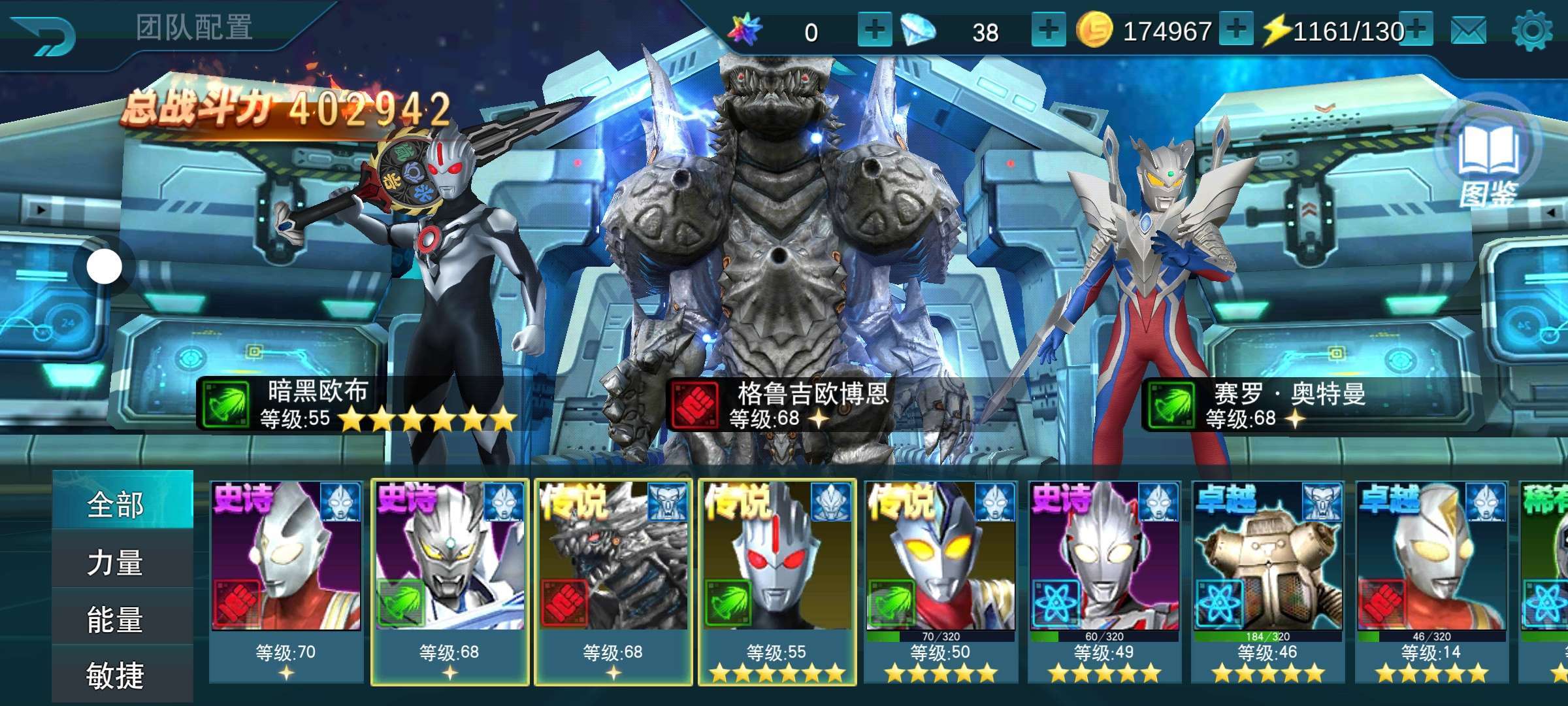Screen dimensions: 1568x706
Task: Refill energy with the plus button
Action: (1416, 29)
